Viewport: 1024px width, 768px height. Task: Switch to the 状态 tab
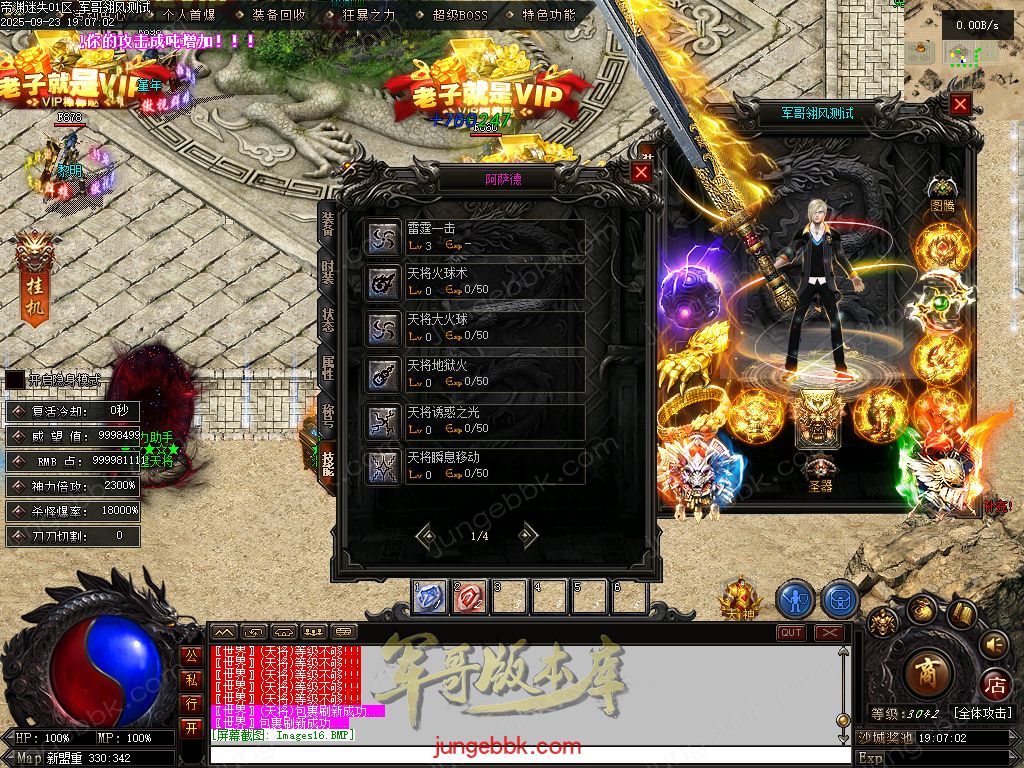tap(328, 319)
